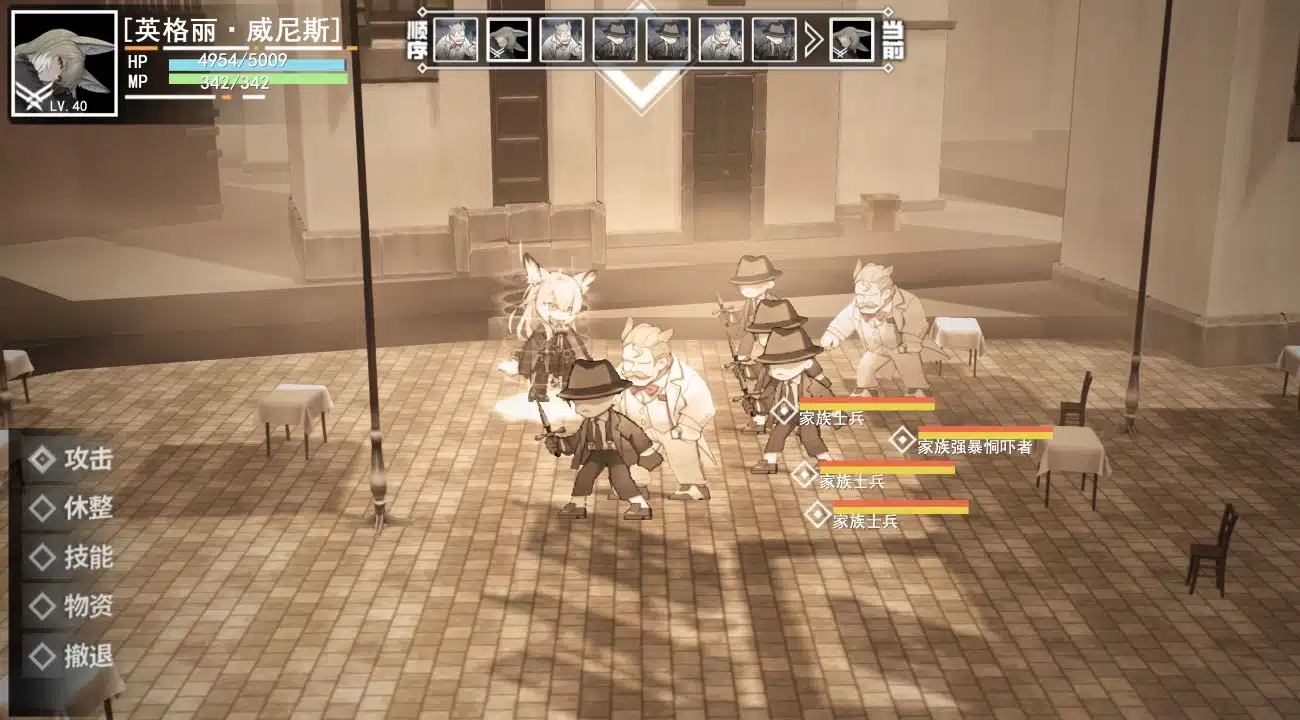1300x720 pixels.
Task: Click 英格丽·威尼斯 character portrait
Action: [64, 63]
